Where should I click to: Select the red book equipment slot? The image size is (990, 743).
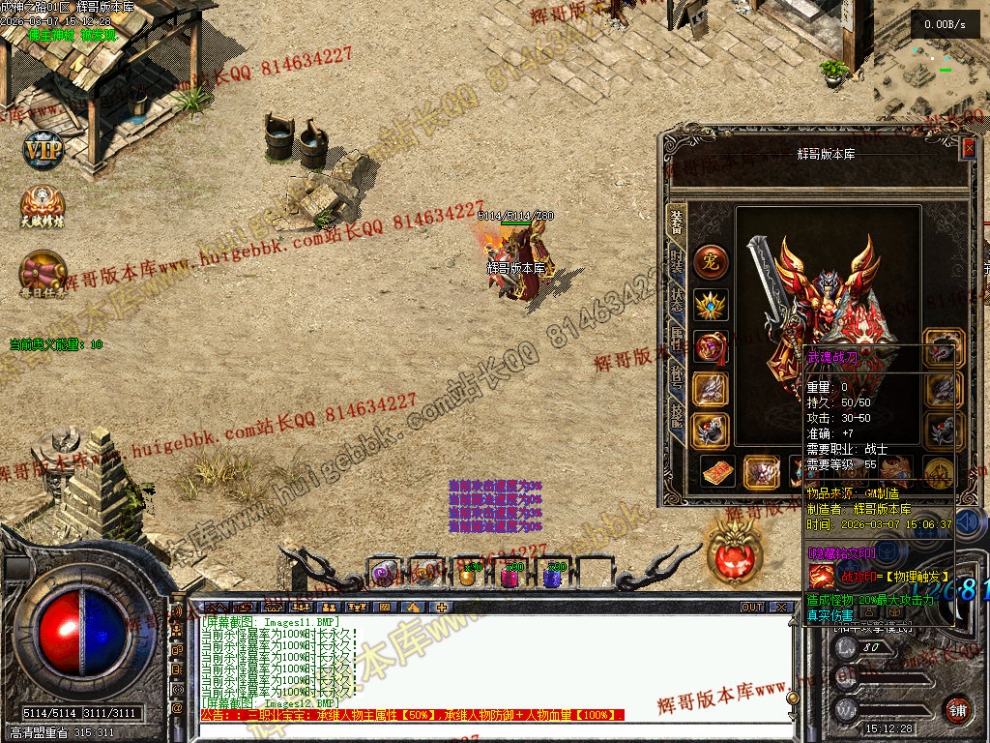(717, 472)
